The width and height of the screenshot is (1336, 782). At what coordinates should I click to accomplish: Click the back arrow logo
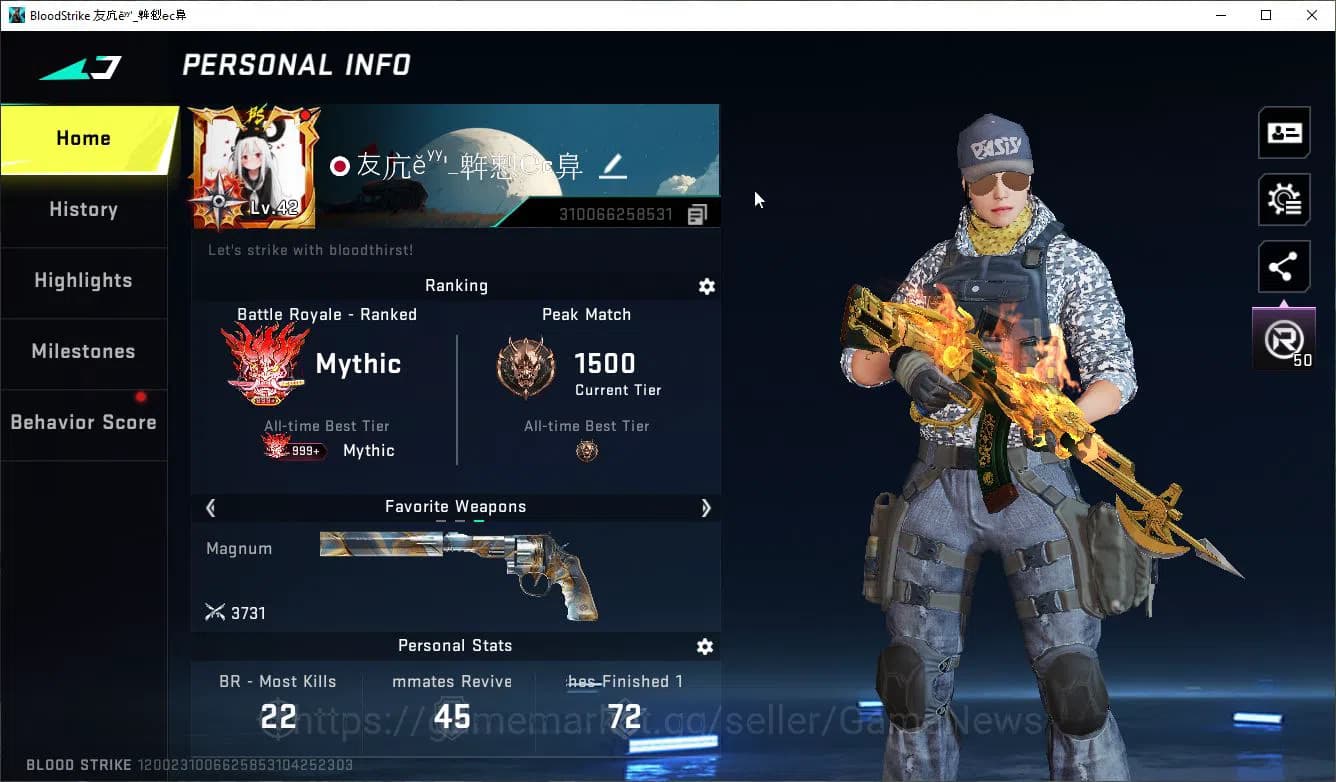(80, 68)
